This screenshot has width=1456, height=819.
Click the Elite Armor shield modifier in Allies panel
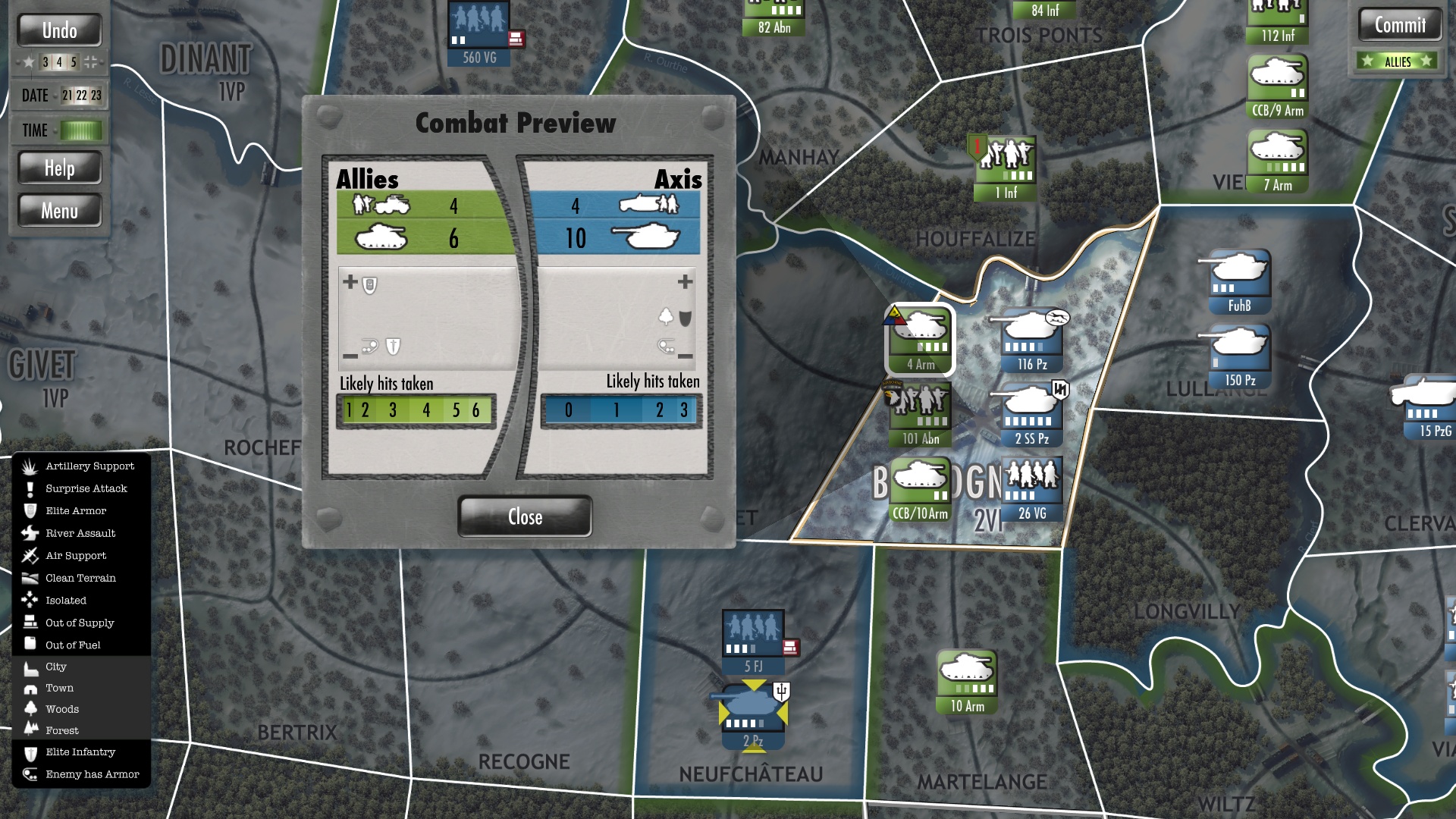pyautogui.click(x=370, y=284)
